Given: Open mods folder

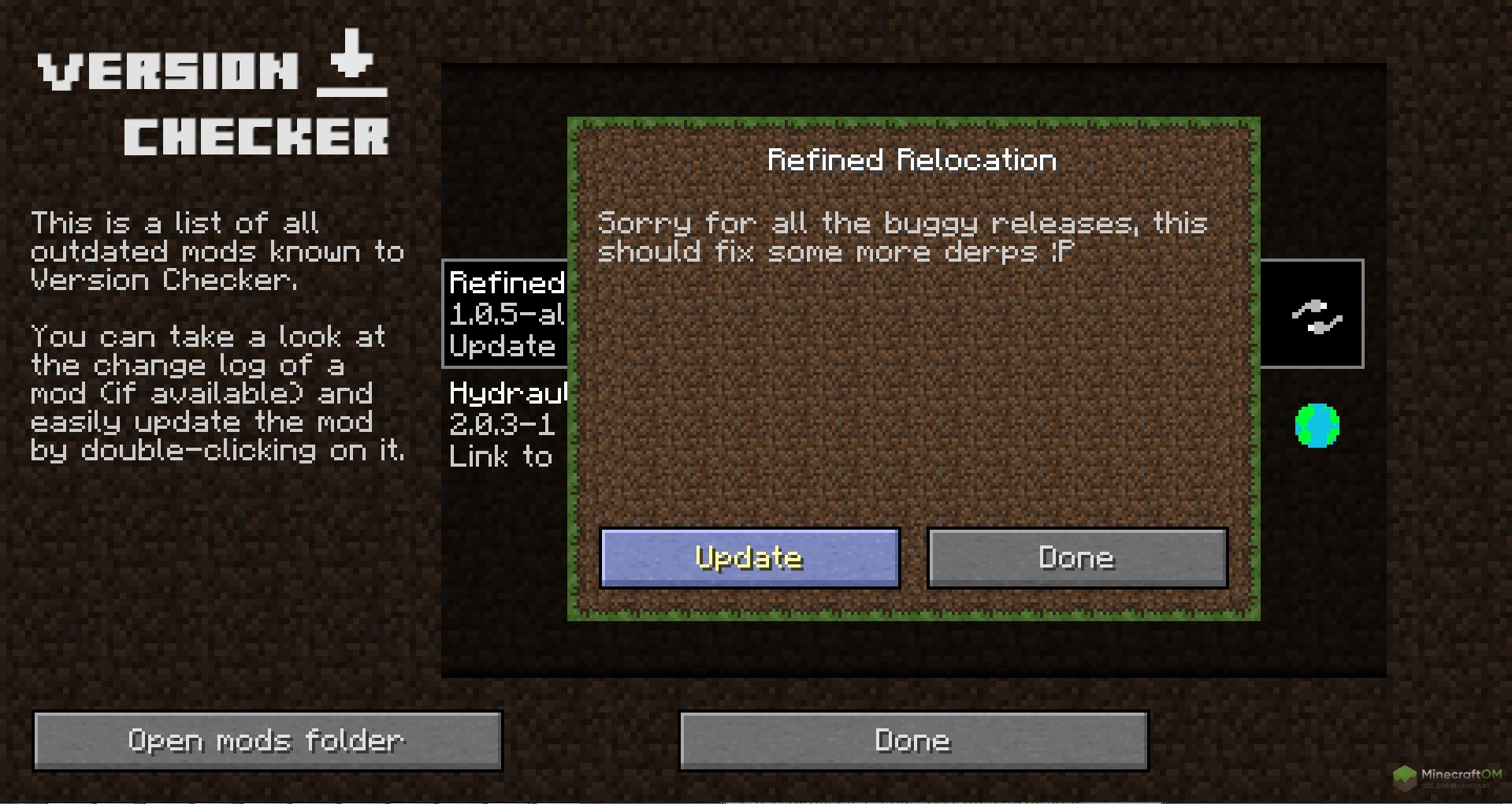Looking at the screenshot, I should coord(267,741).
